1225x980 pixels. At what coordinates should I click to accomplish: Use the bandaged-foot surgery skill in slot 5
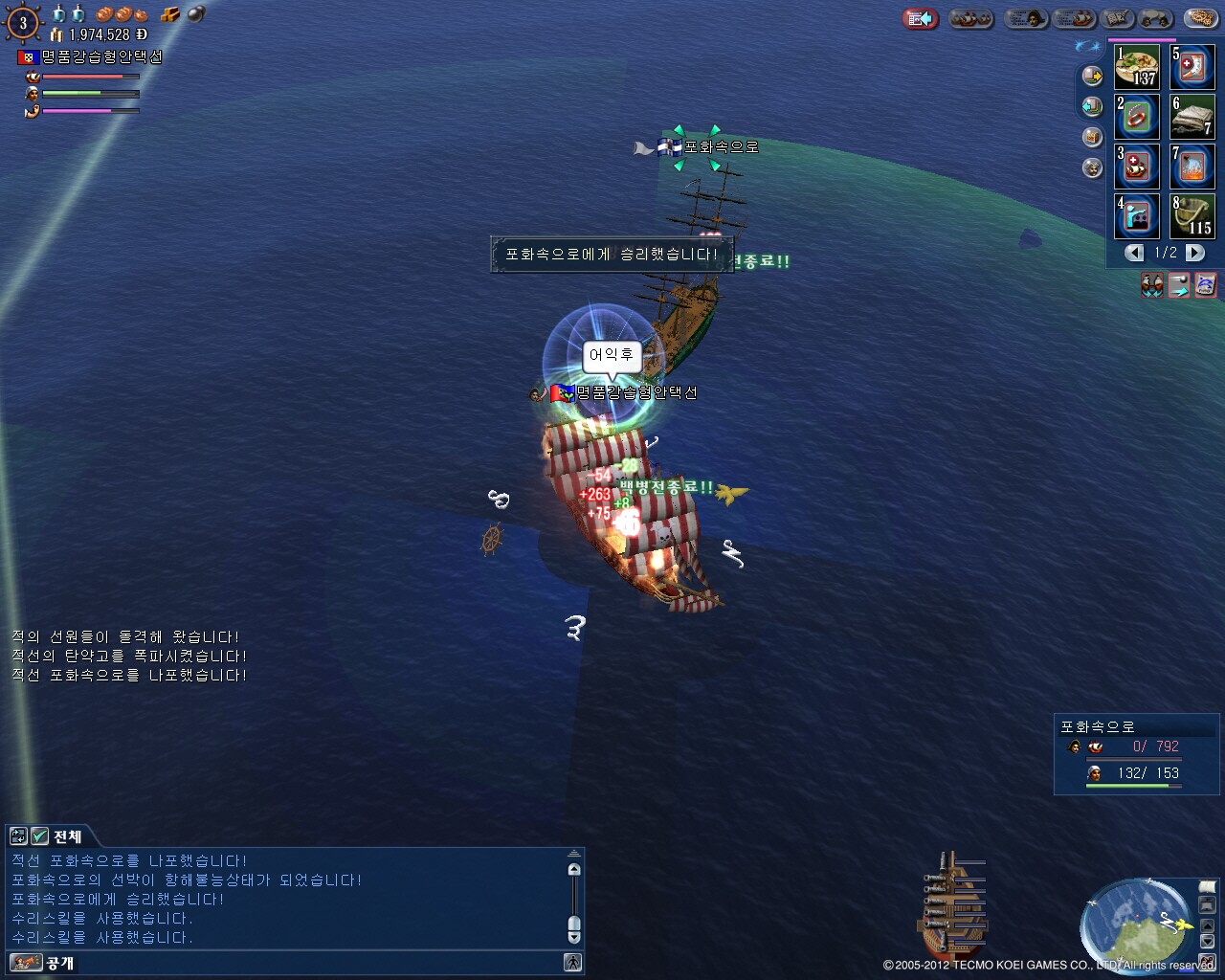coord(1192,67)
